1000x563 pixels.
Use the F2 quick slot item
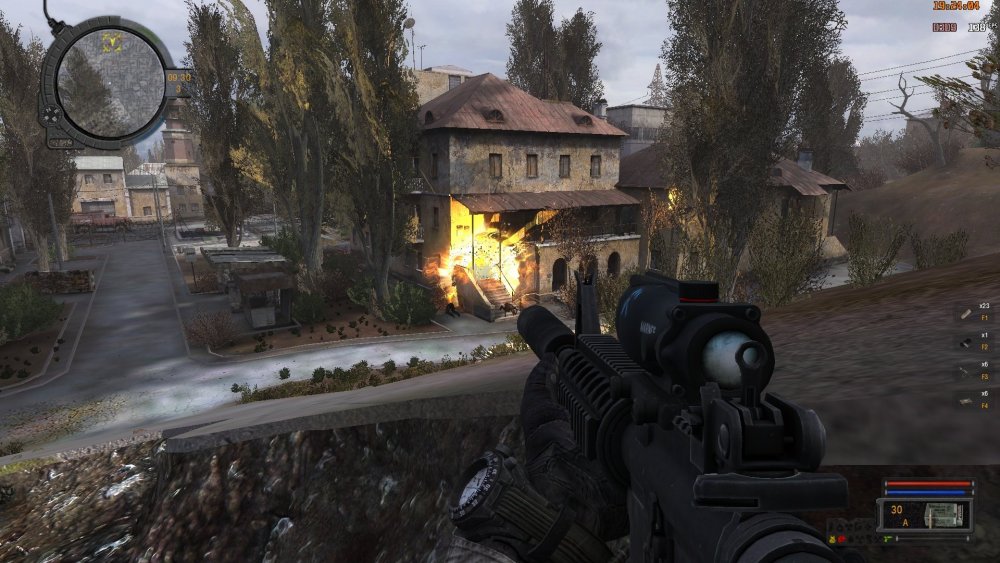pos(966,343)
